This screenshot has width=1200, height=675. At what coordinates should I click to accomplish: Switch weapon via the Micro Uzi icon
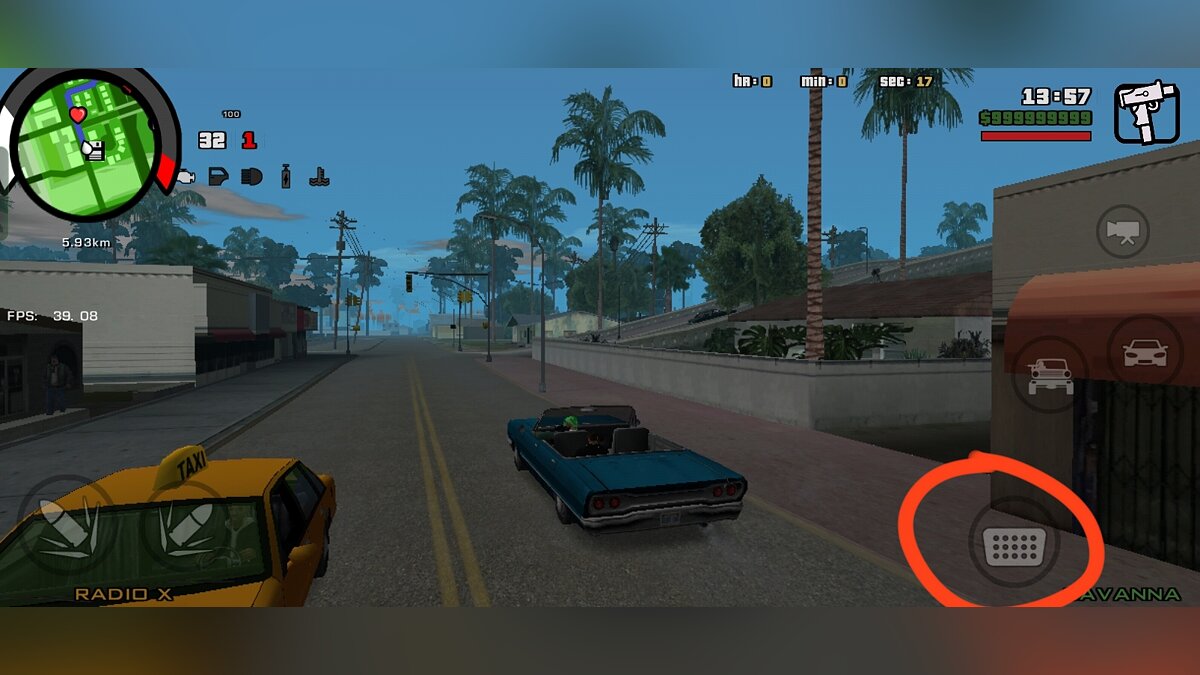1146,112
